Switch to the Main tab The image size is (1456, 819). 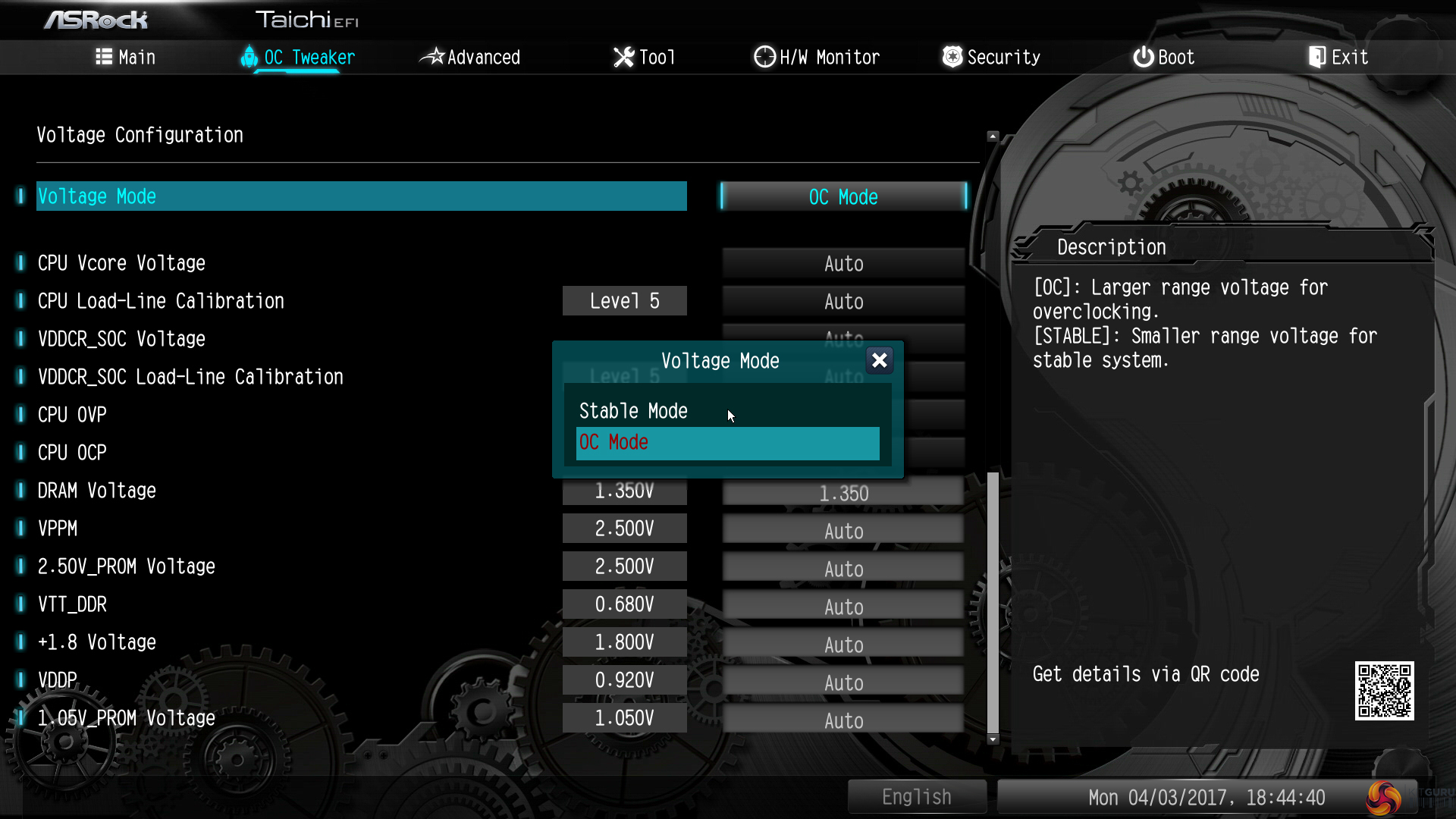(126, 58)
